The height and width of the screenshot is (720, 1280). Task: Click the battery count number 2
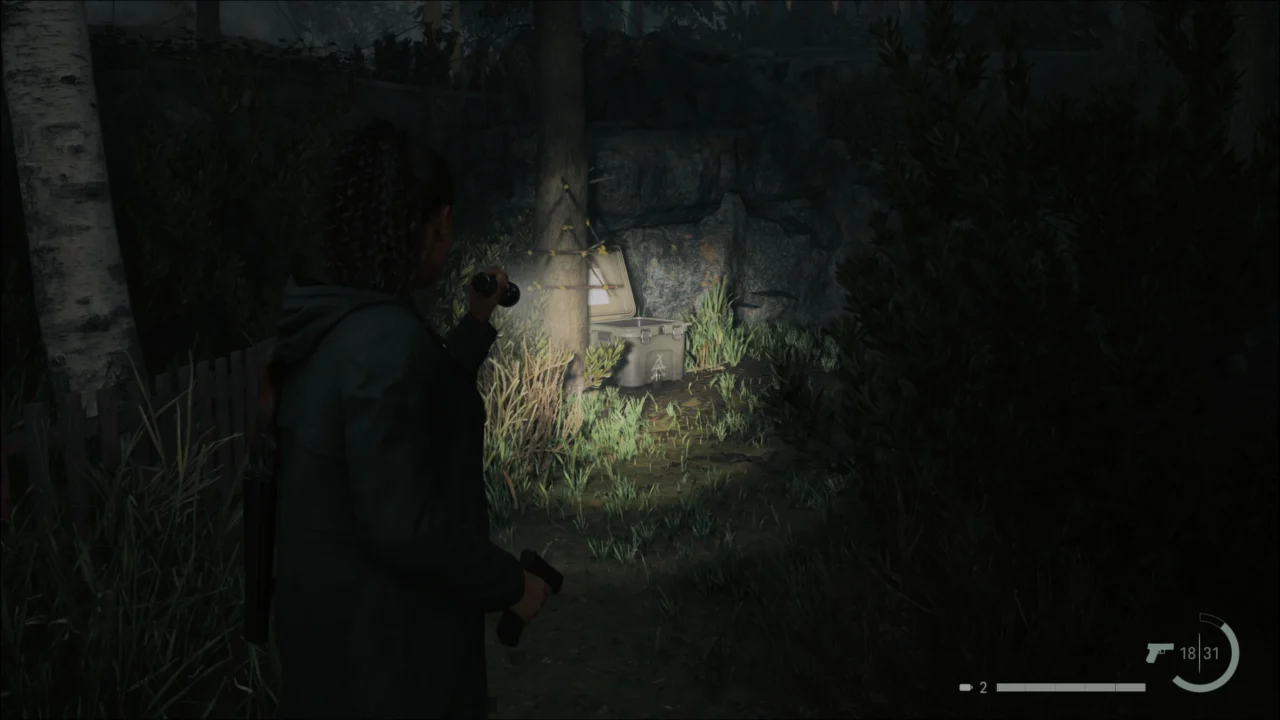(981, 686)
